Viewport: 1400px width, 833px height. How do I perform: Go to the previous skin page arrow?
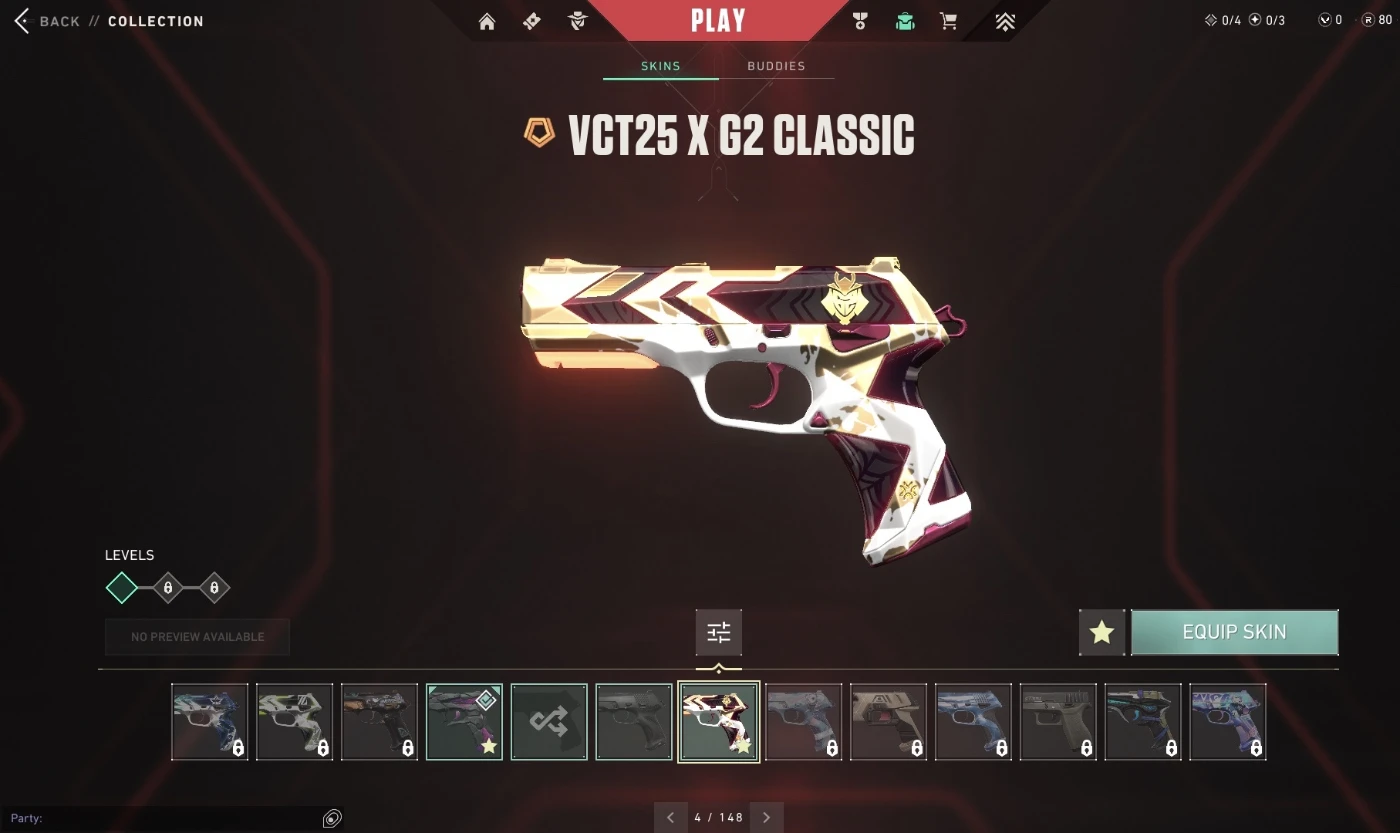pyautogui.click(x=671, y=817)
